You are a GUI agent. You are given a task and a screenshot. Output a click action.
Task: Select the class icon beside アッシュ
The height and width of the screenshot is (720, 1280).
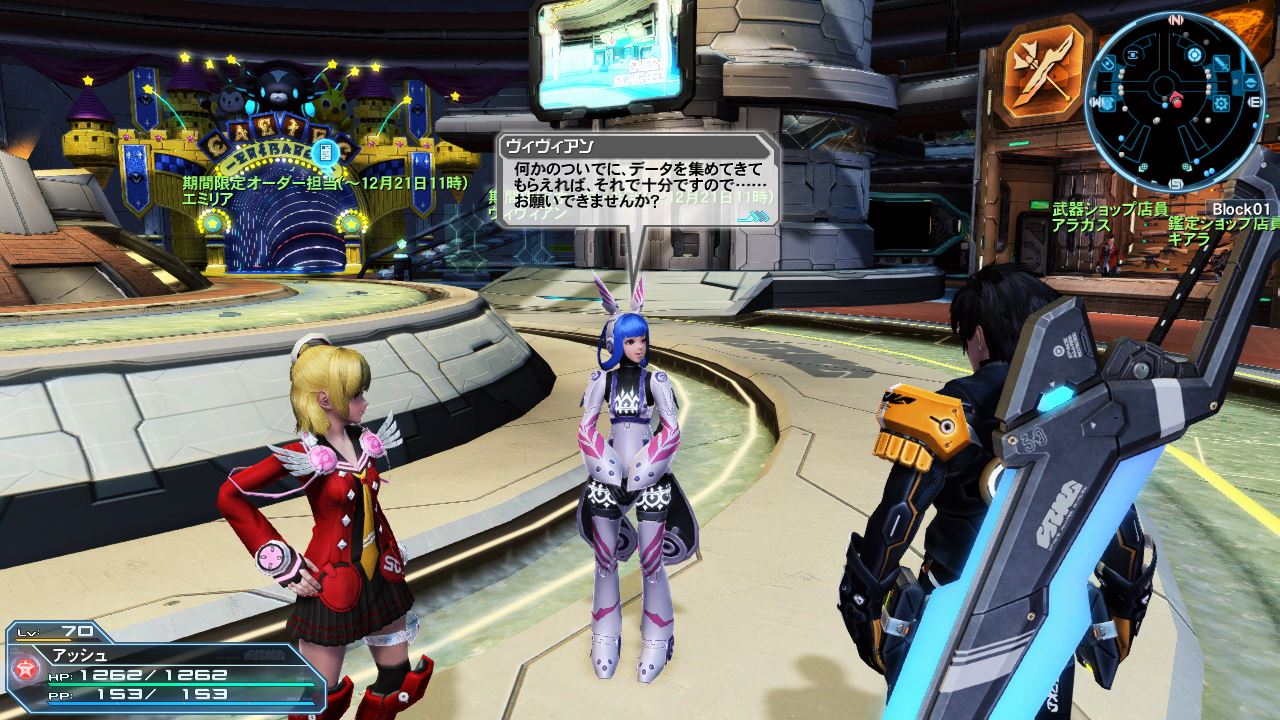(22, 668)
